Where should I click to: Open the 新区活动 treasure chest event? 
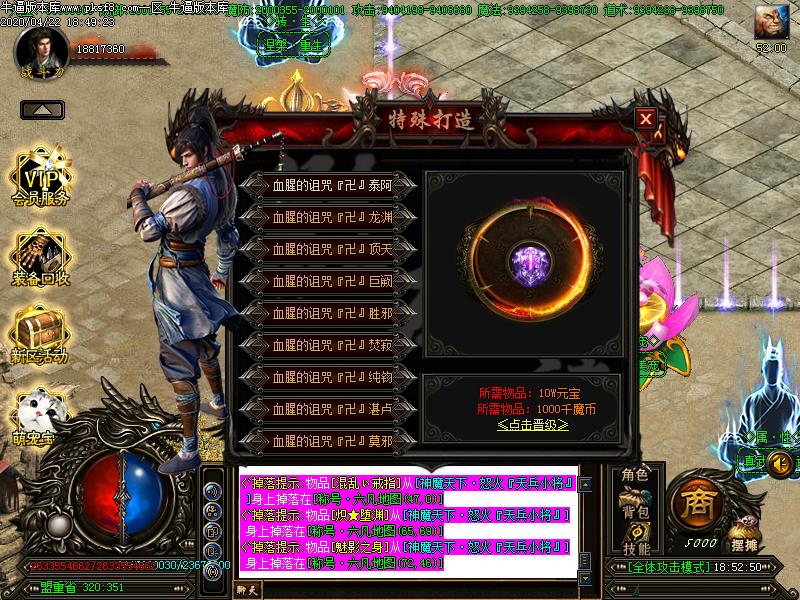click(40, 336)
